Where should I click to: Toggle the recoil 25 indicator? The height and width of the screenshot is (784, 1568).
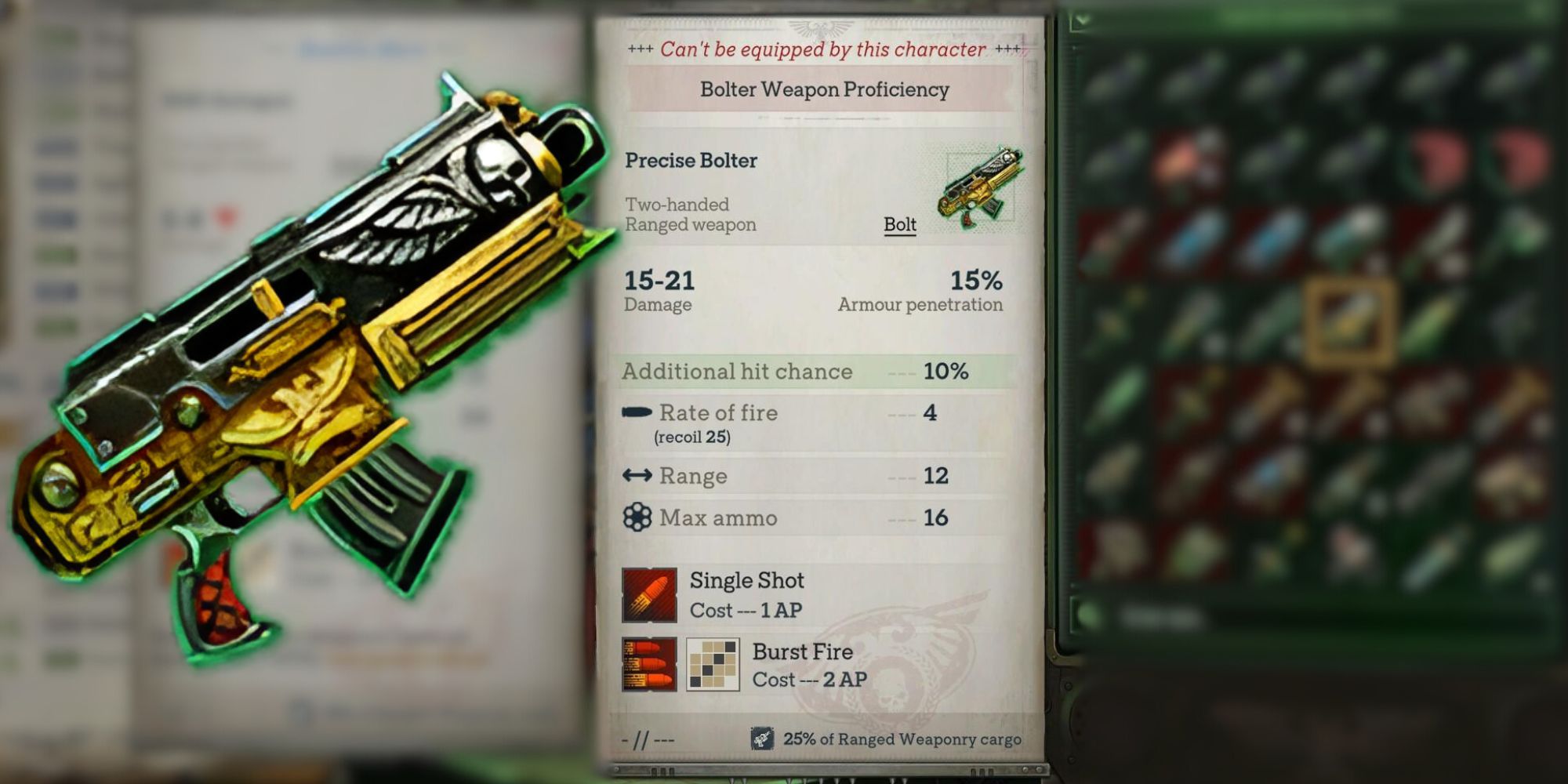[693, 437]
